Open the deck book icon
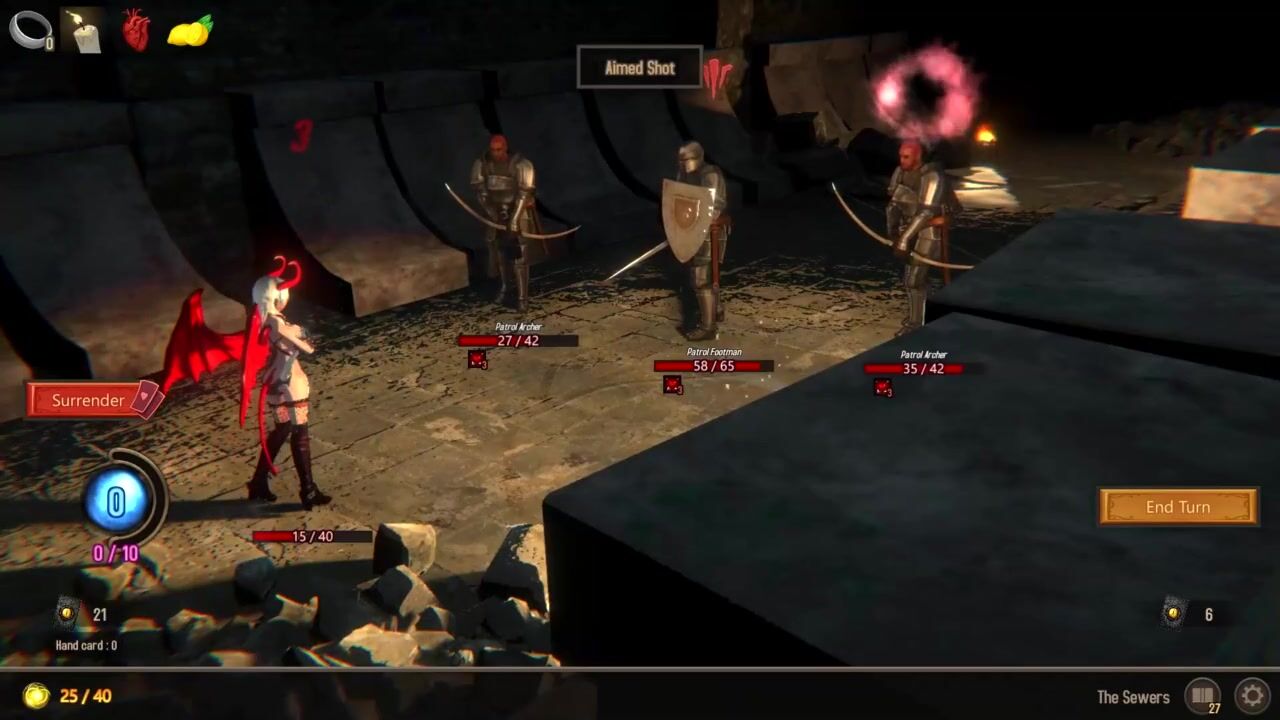Screen dimensions: 1280x720 tap(1202, 696)
